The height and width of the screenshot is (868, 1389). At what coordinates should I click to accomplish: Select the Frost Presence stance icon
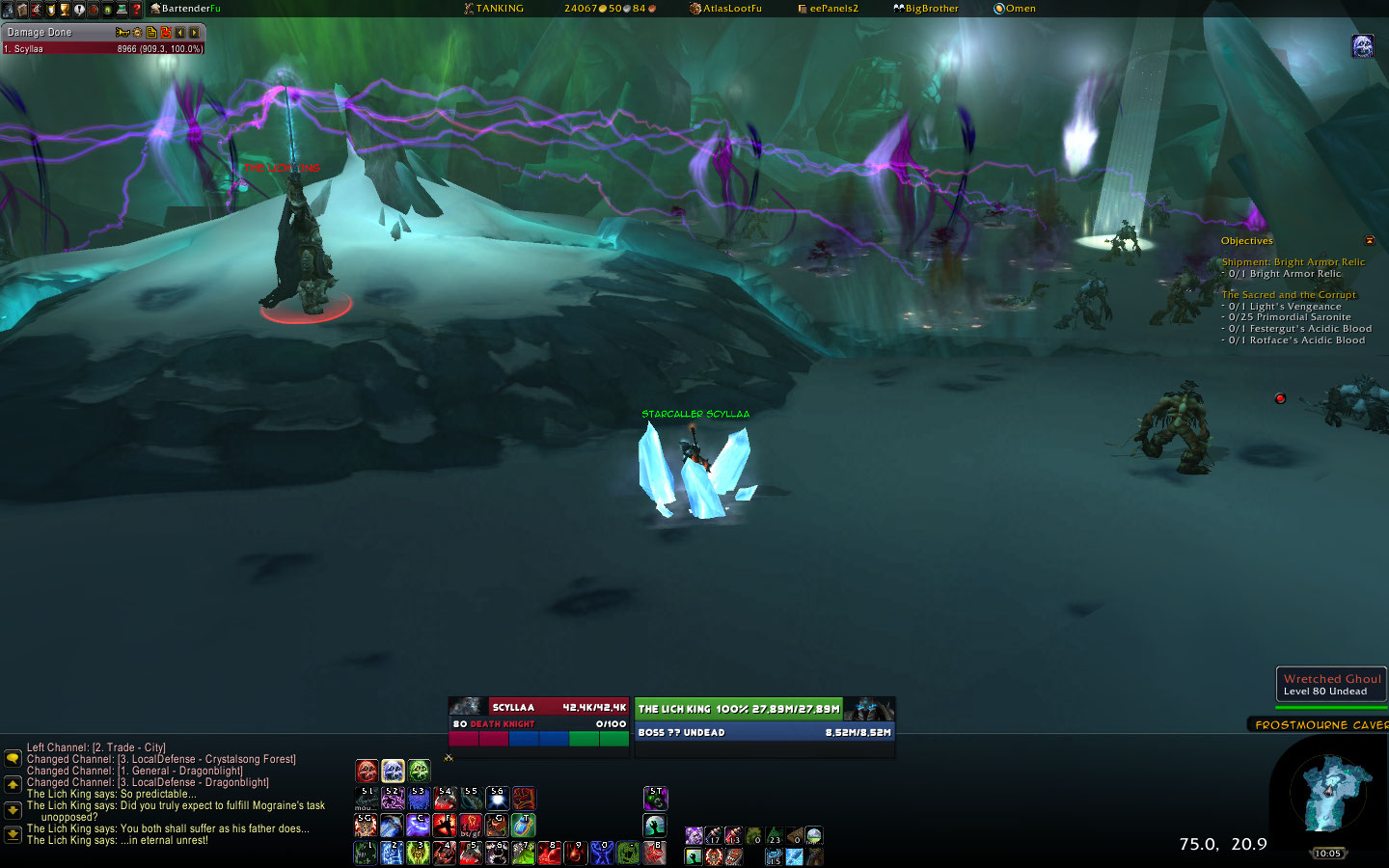click(393, 771)
